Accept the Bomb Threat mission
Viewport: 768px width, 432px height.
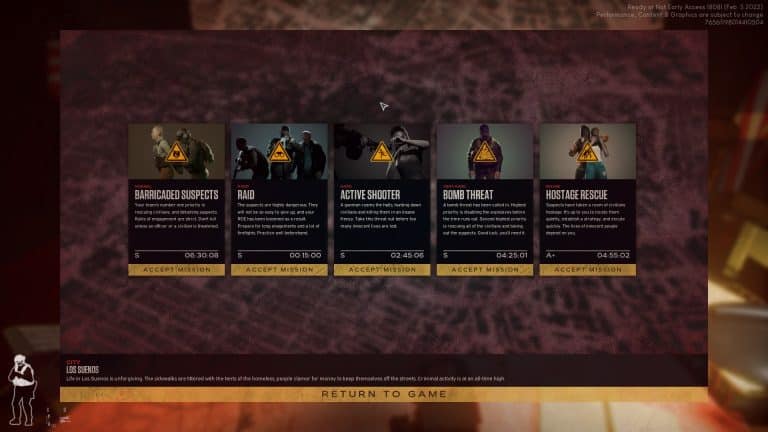pyautogui.click(x=485, y=269)
